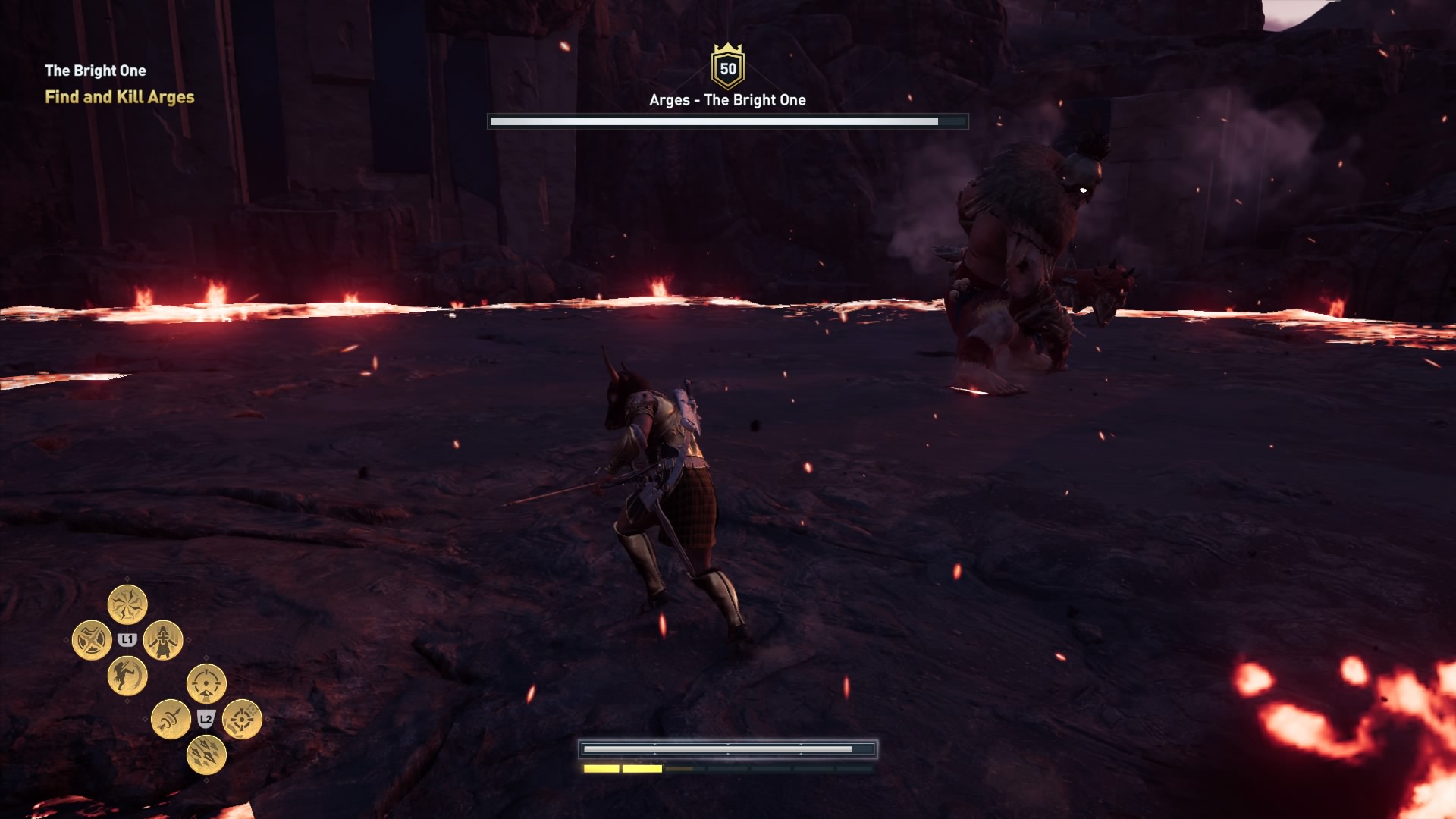Select the Predator Shot aiming ability
Screen dimensions: 1456x819
click(205, 682)
